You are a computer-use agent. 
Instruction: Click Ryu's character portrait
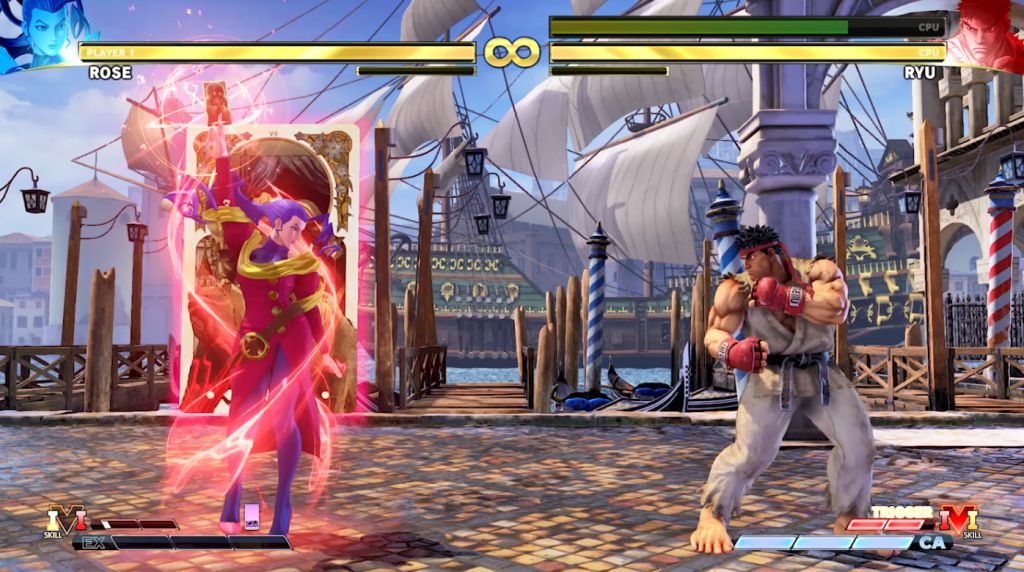[985, 34]
